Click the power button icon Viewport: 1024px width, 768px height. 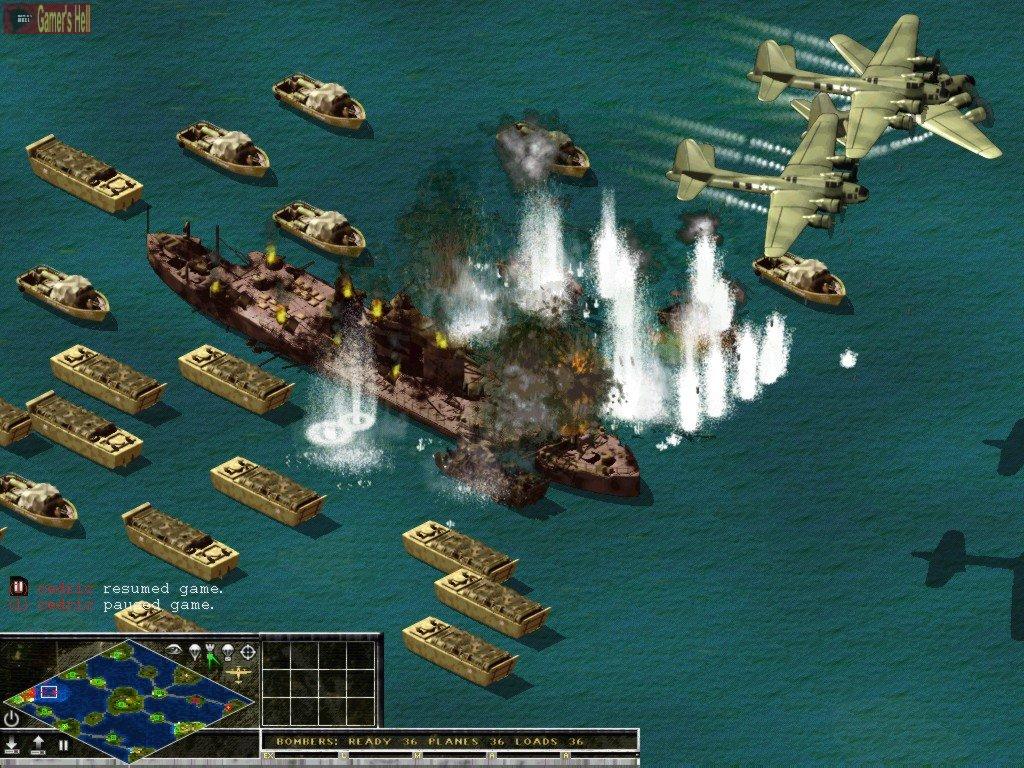pos(12,718)
